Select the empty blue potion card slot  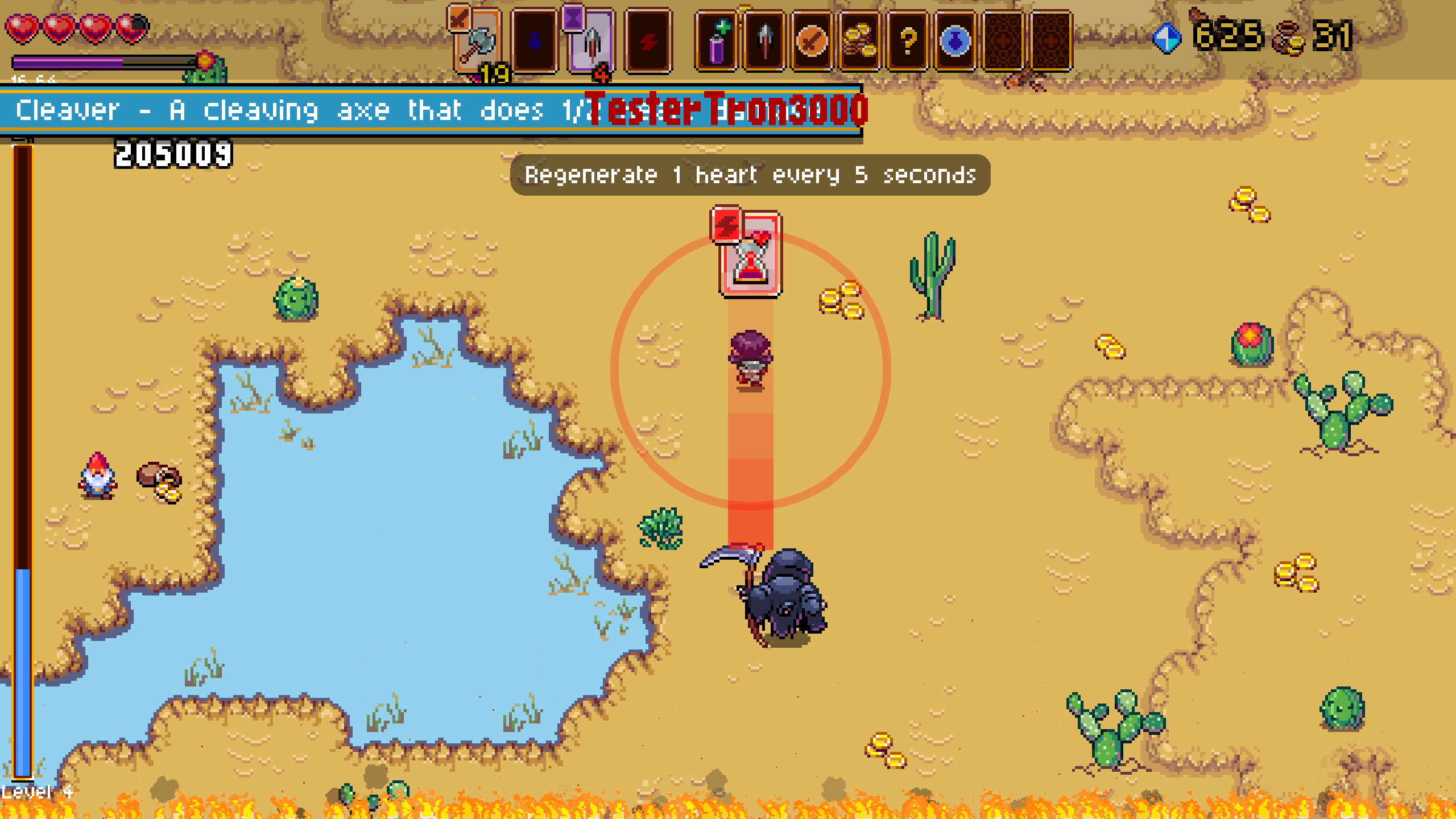[x=534, y=41]
